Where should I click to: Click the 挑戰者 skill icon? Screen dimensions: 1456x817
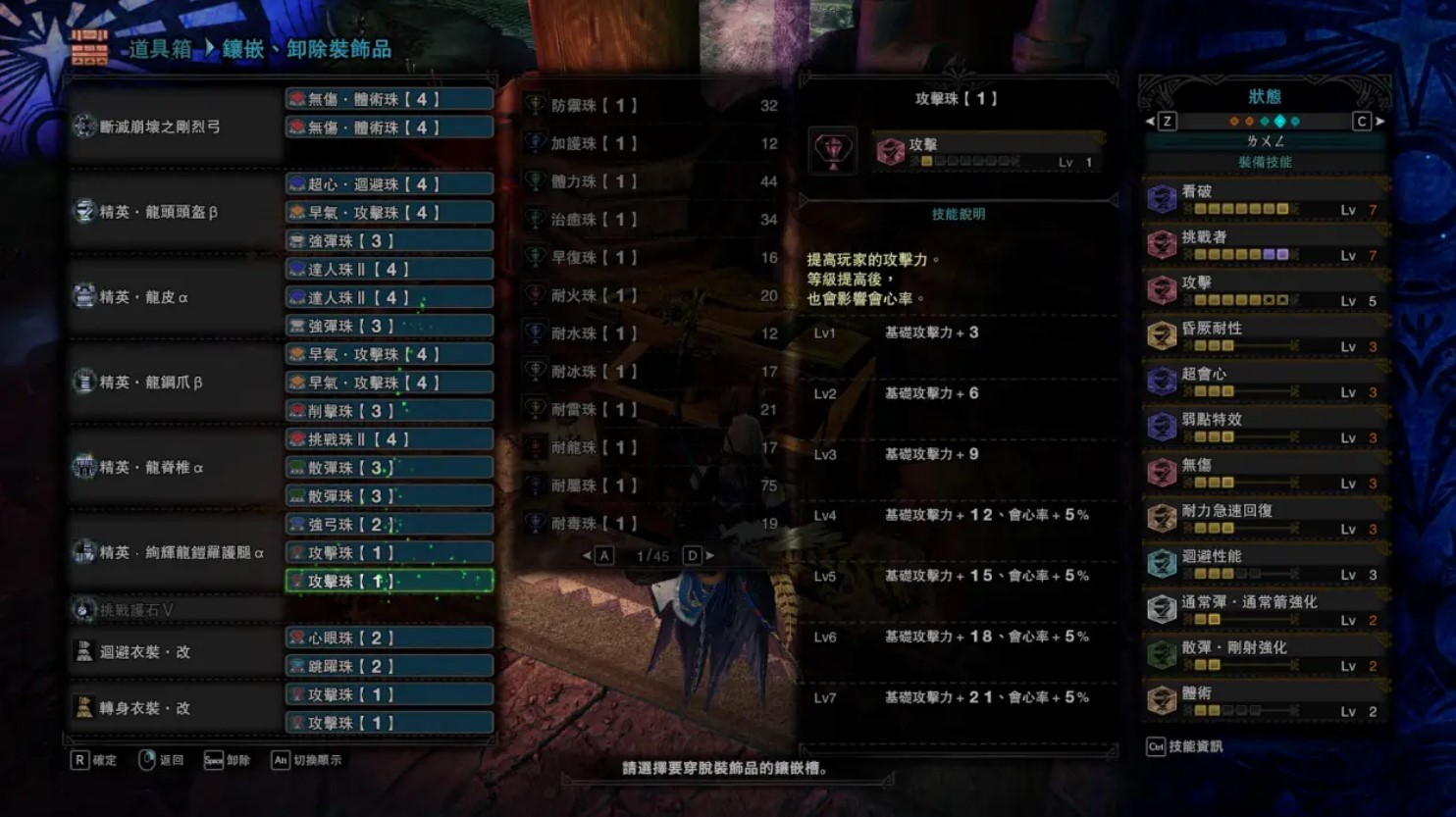pyautogui.click(x=1161, y=242)
